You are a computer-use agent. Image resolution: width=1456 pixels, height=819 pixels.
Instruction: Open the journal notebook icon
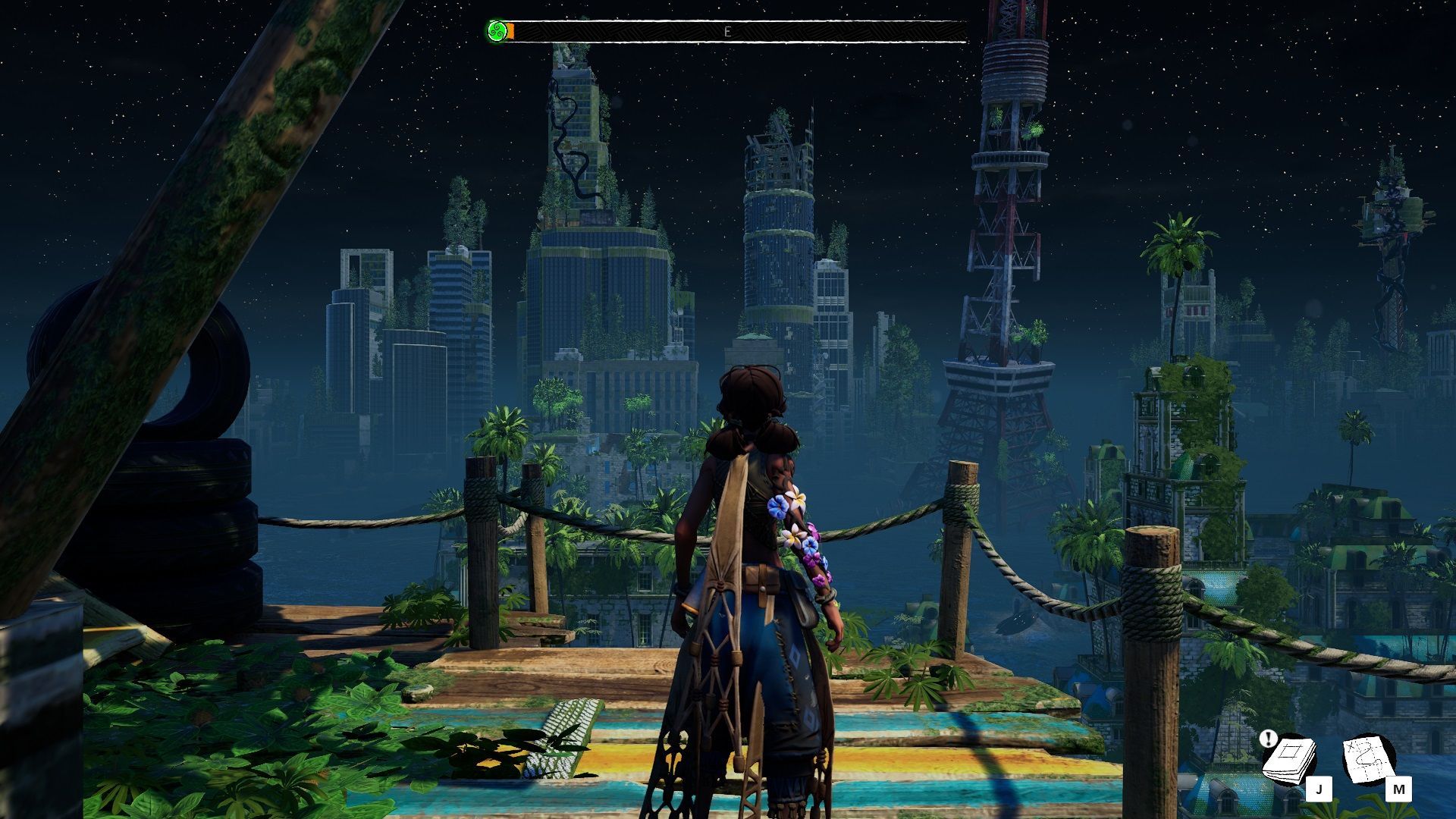[1289, 760]
